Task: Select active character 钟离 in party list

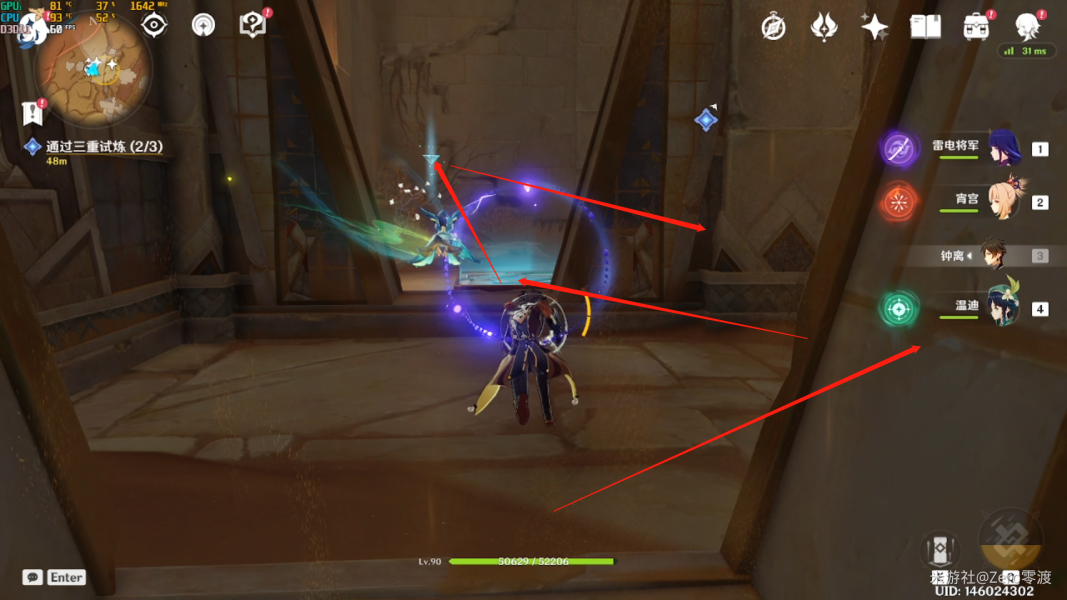Action: [x=993, y=256]
